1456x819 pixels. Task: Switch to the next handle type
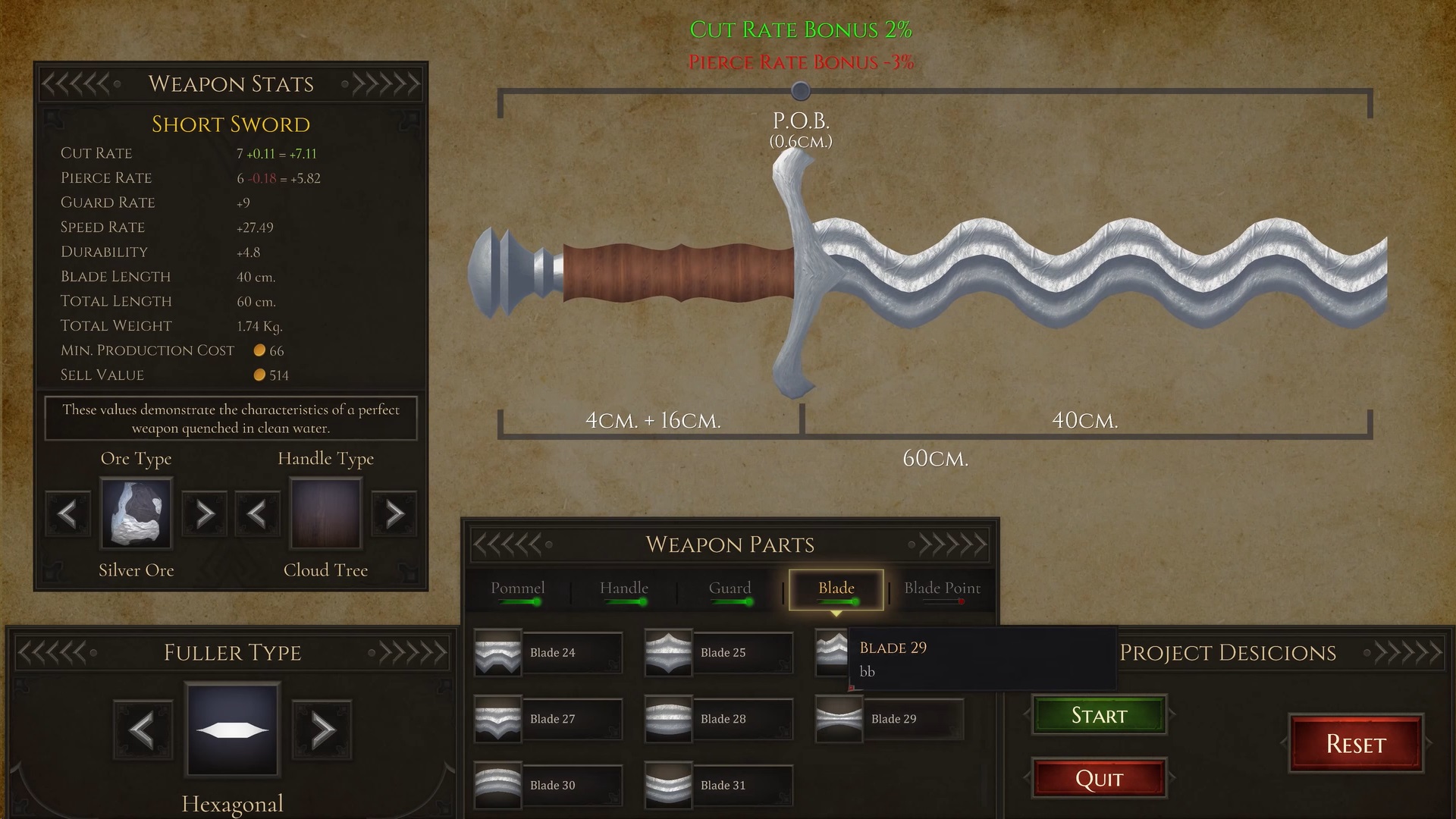(x=394, y=514)
